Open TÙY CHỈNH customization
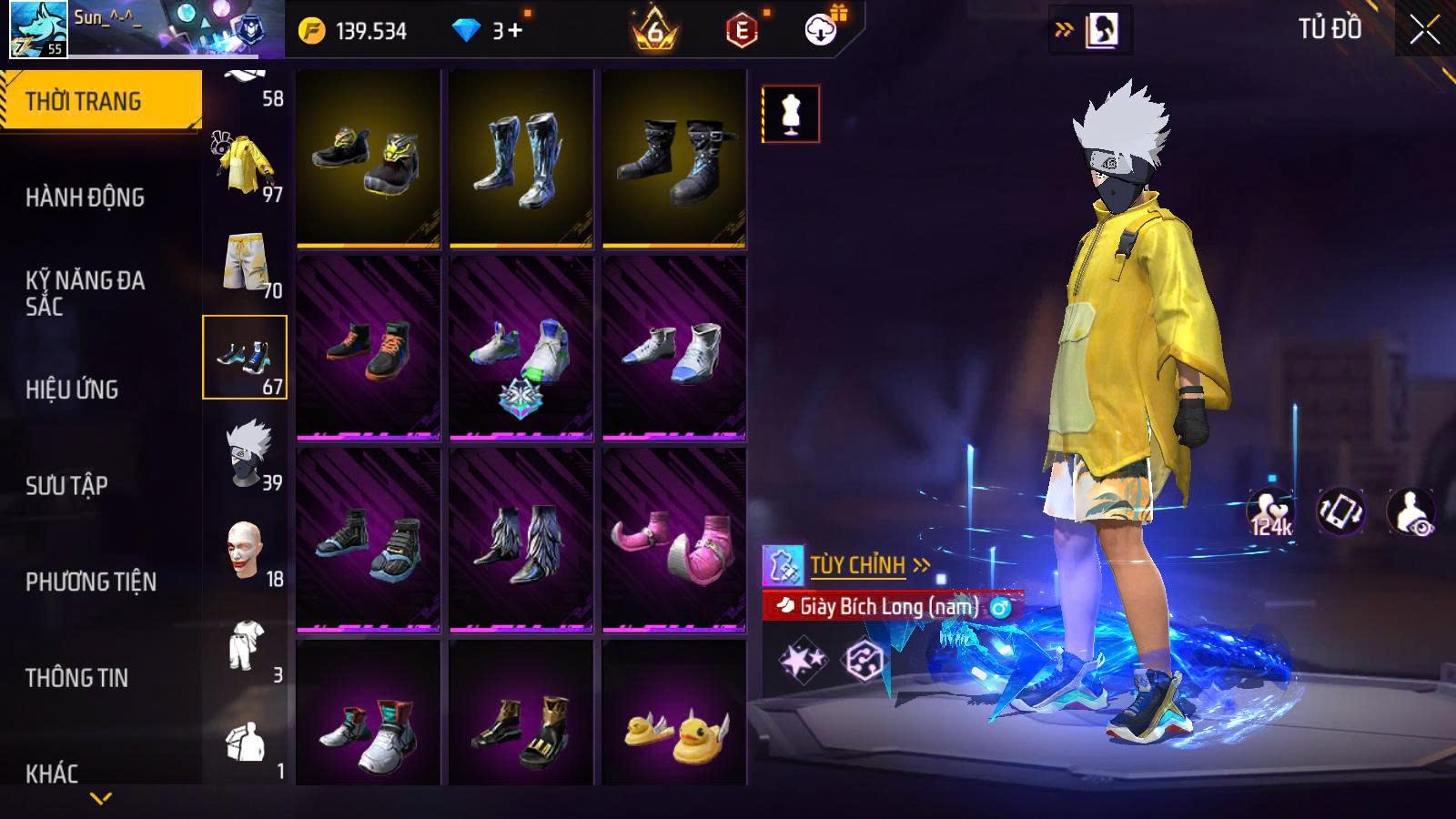The image size is (1456, 819). (855, 566)
